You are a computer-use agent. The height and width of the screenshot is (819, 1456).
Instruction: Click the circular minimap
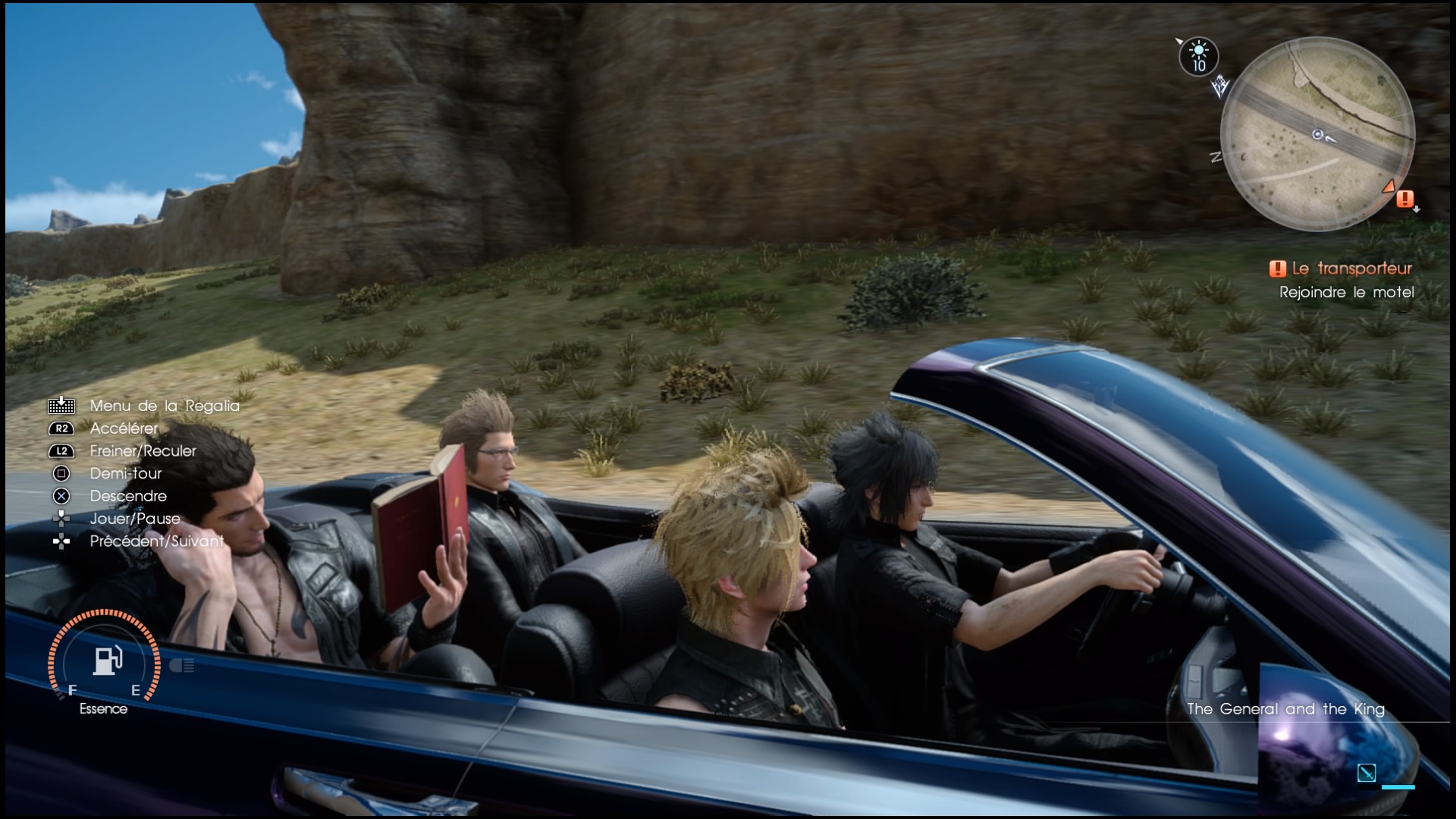coord(1317,134)
